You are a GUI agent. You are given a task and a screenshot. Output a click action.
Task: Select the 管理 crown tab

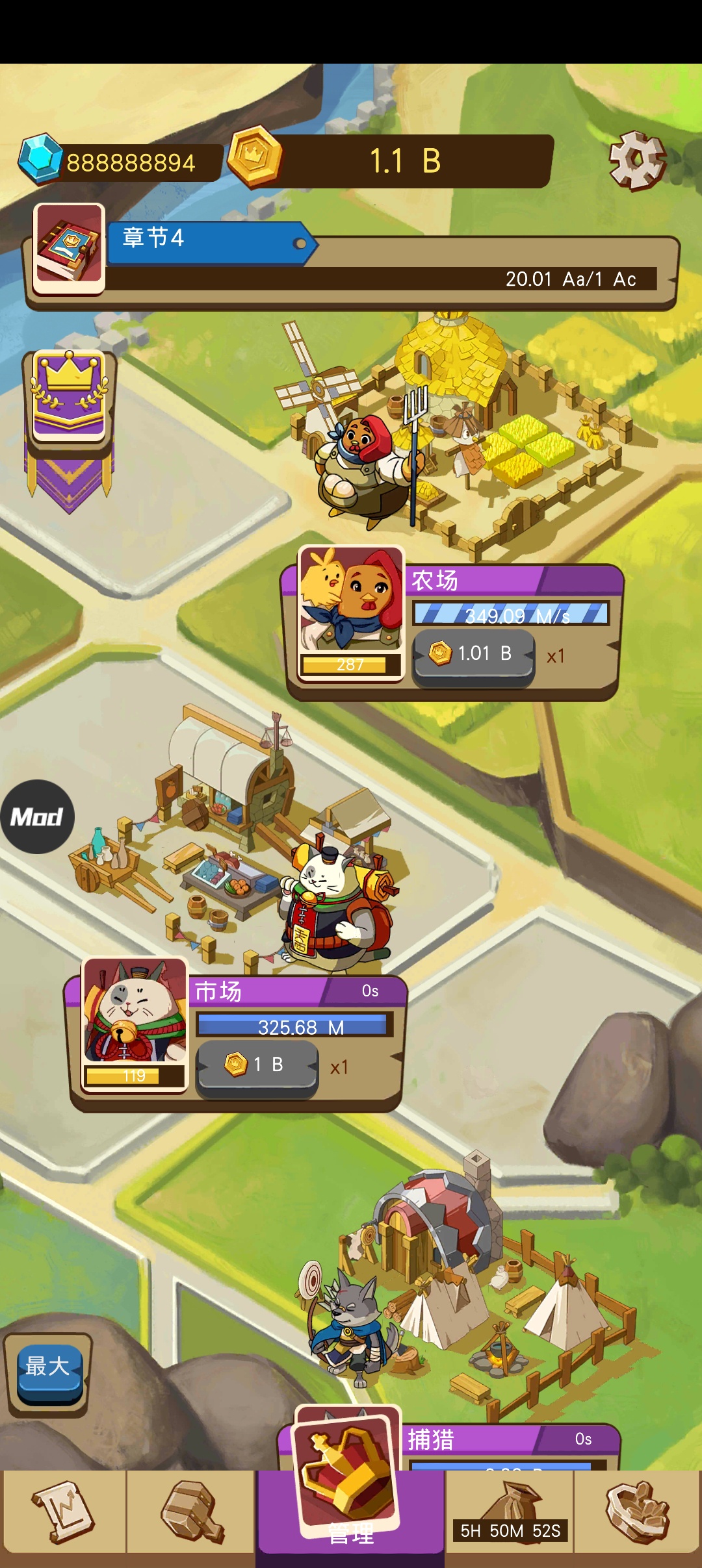(x=350, y=1494)
